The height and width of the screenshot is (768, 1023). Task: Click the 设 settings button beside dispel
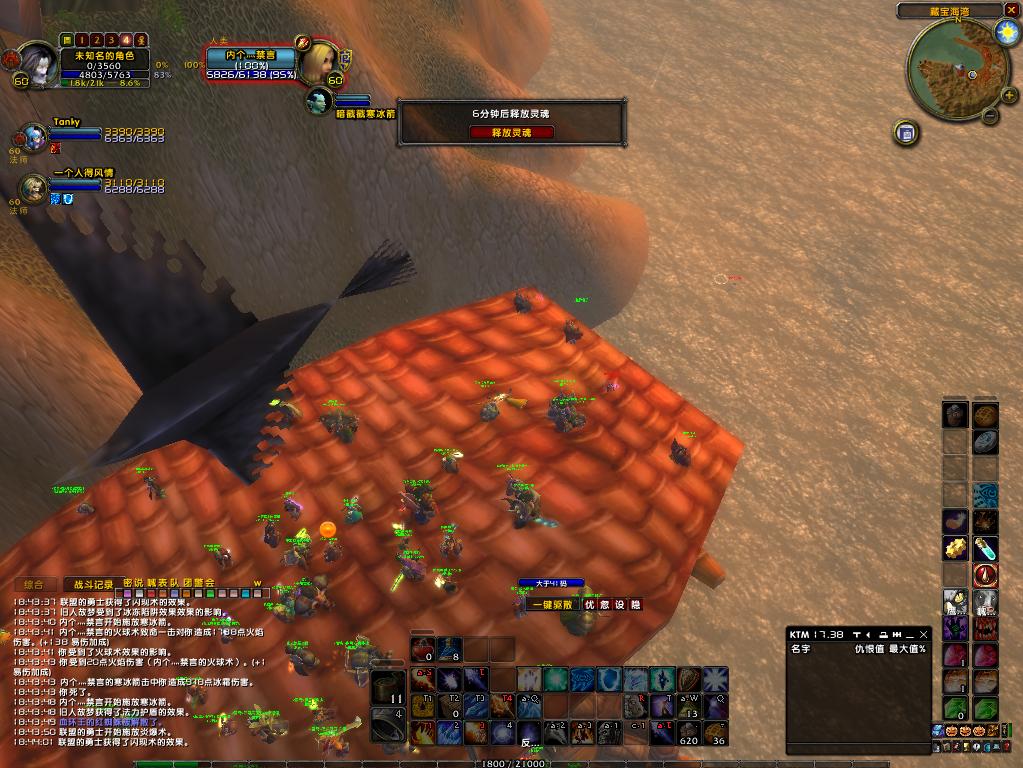click(620, 604)
